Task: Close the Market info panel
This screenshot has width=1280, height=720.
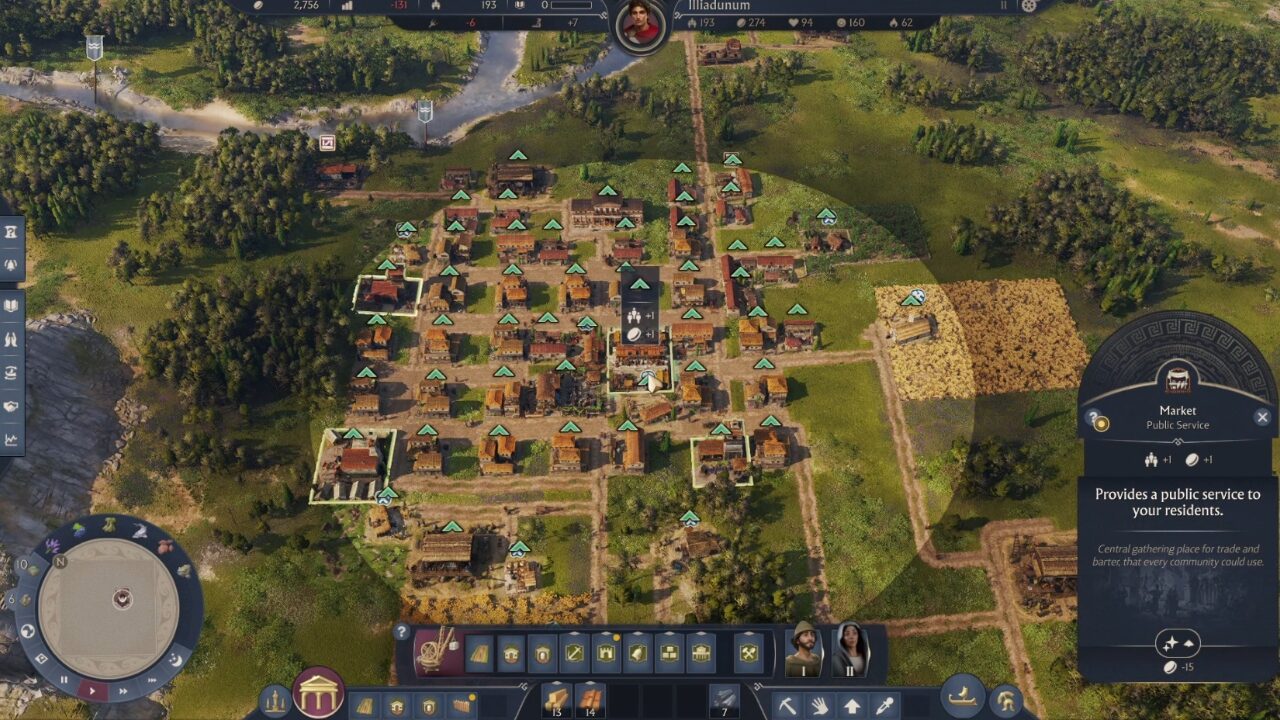Action: tap(1262, 417)
